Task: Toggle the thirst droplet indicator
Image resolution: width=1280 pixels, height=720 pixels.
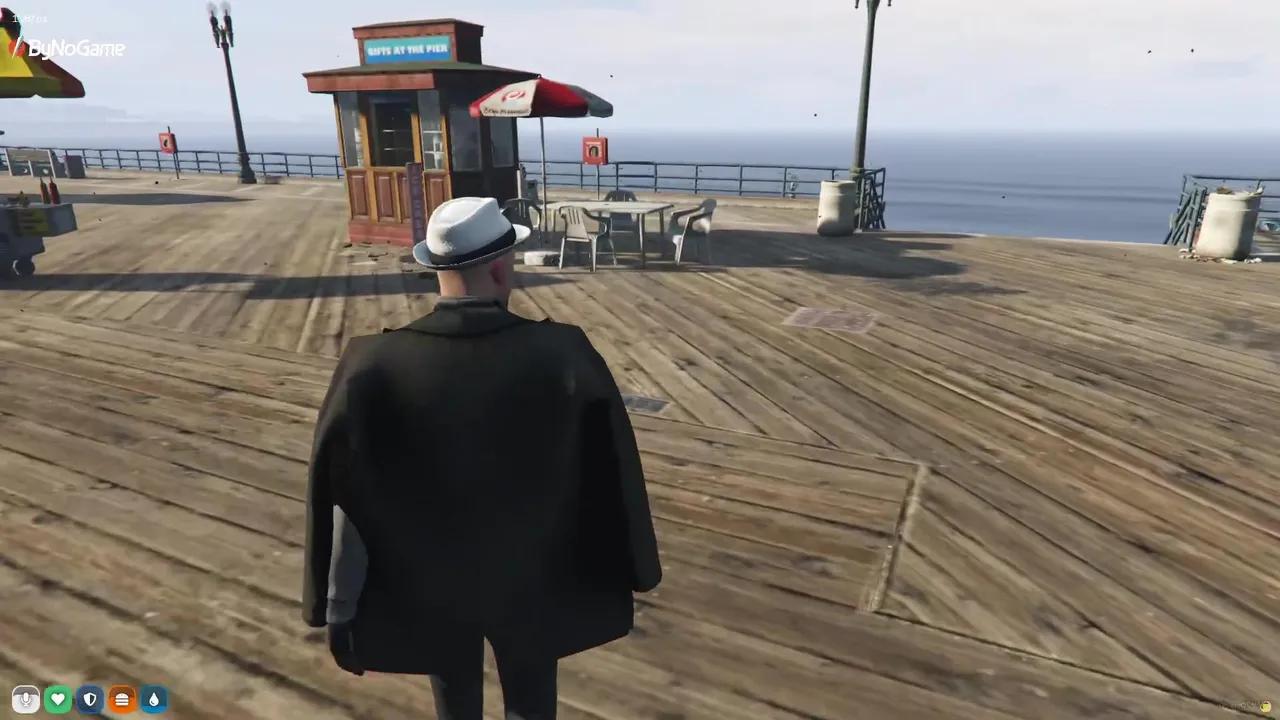Action: coord(154,699)
